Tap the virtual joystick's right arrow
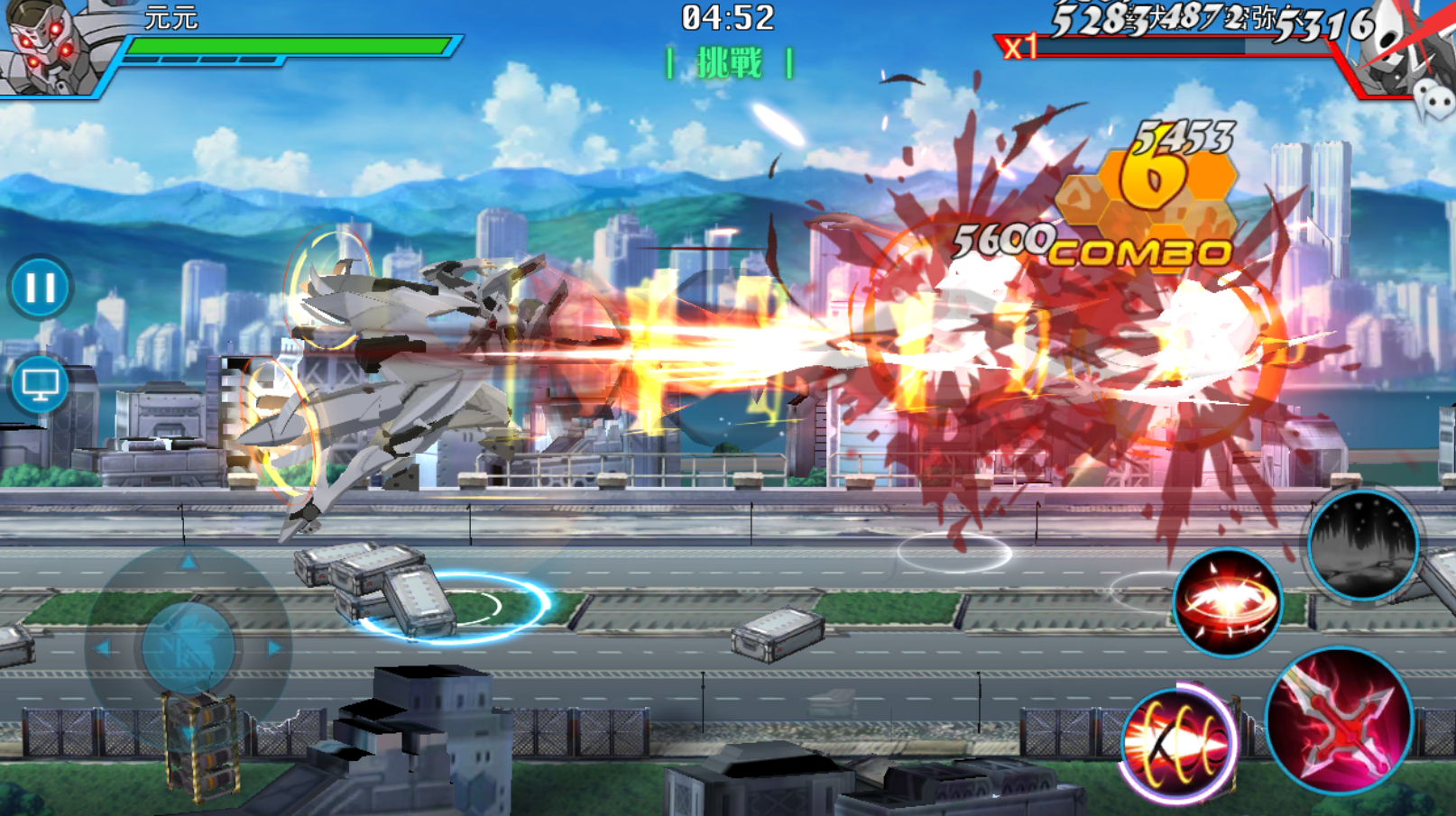This screenshot has width=1456, height=816. pyautogui.click(x=274, y=647)
